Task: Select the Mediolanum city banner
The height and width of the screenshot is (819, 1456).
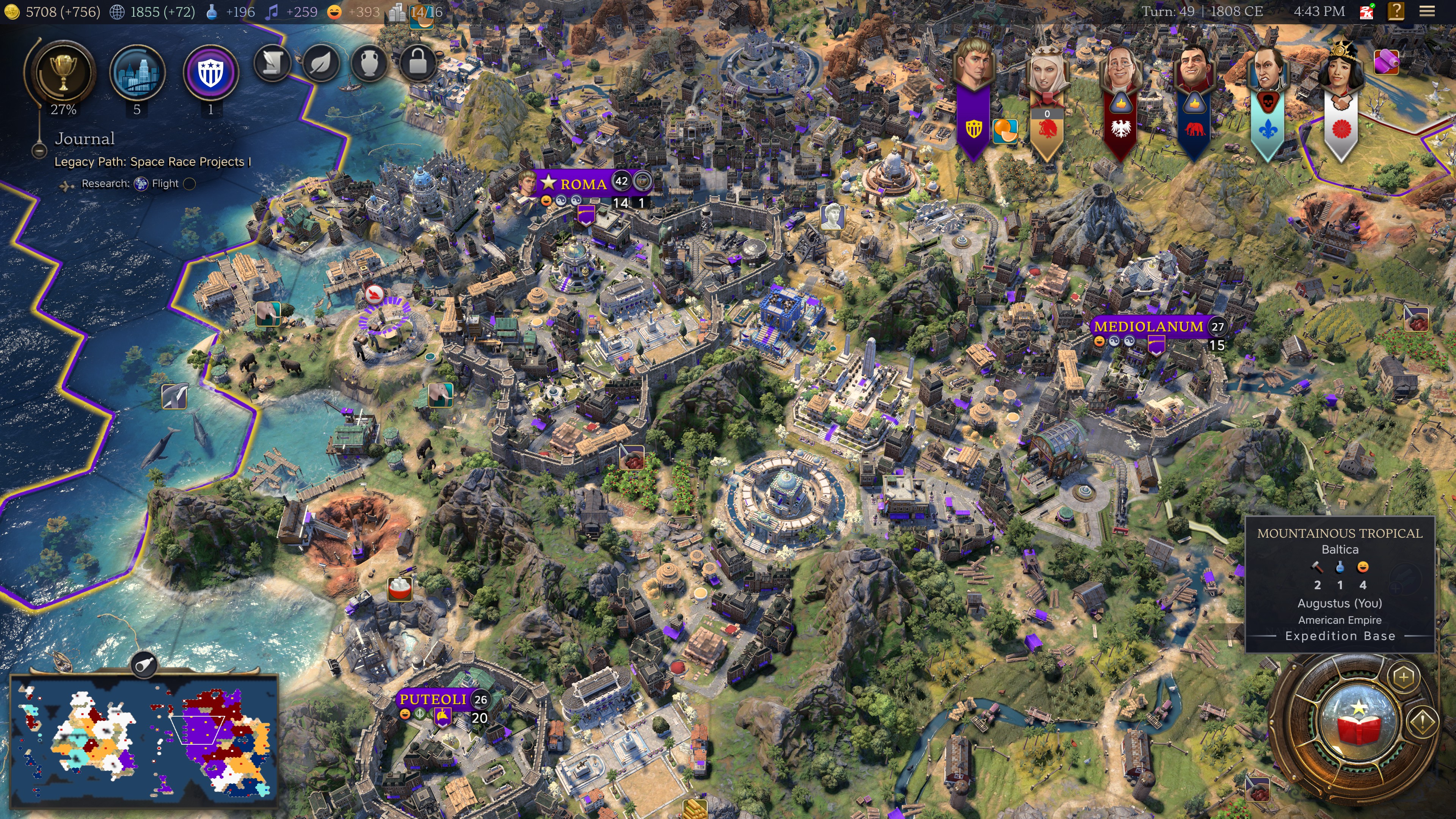Action: pyautogui.click(x=1148, y=327)
